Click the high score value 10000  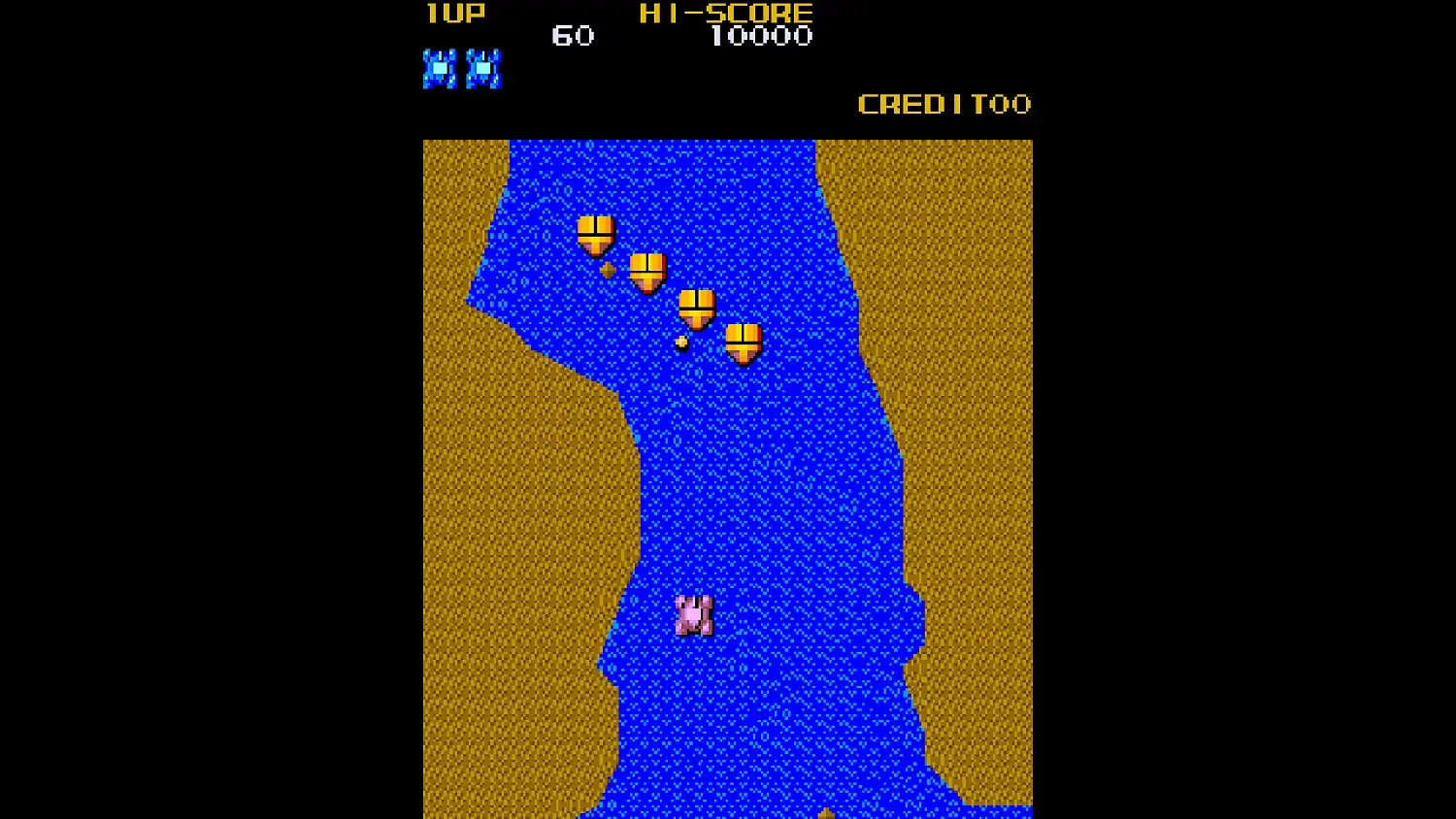[x=762, y=38]
